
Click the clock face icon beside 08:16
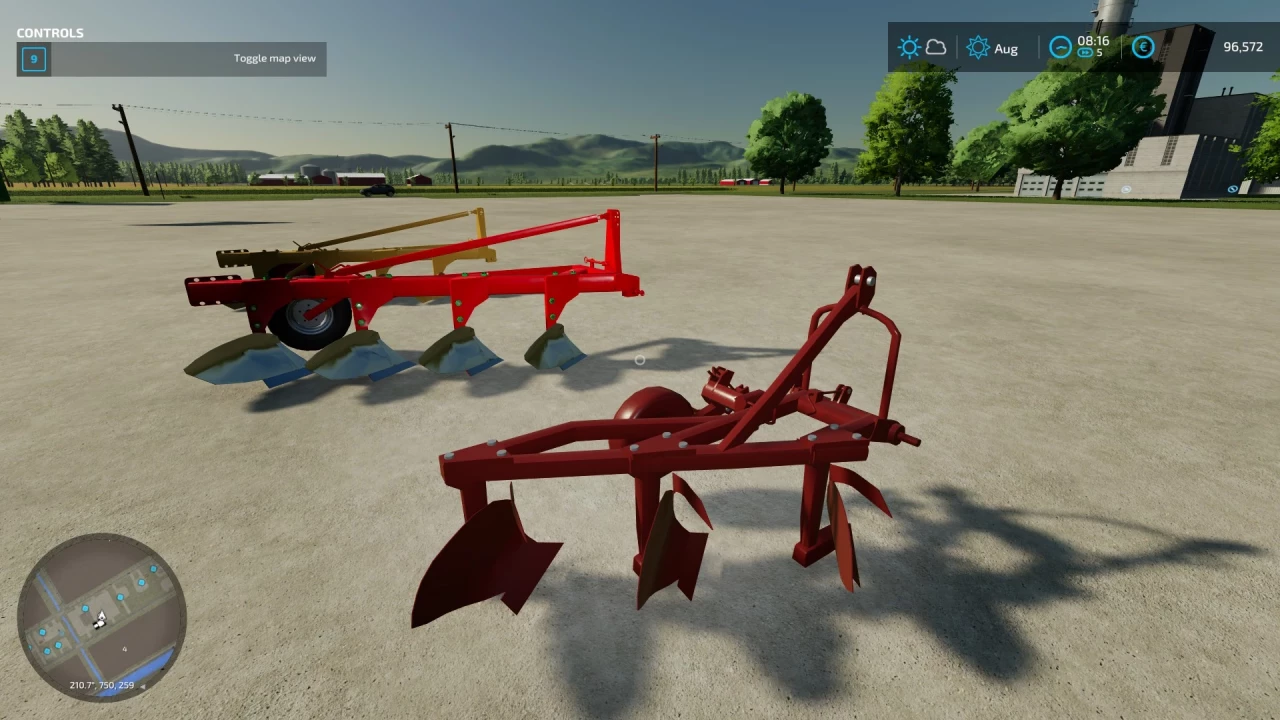click(1060, 47)
